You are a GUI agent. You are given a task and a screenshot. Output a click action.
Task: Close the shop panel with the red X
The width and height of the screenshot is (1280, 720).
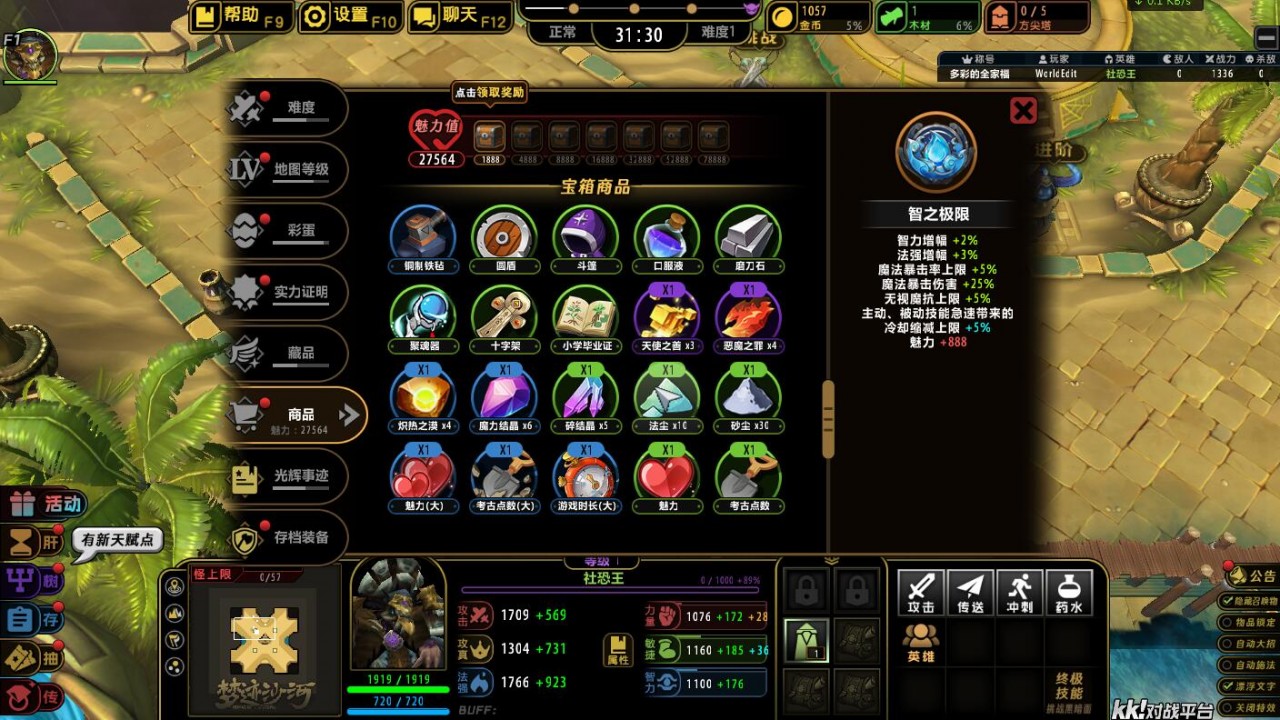(1023, 110)
